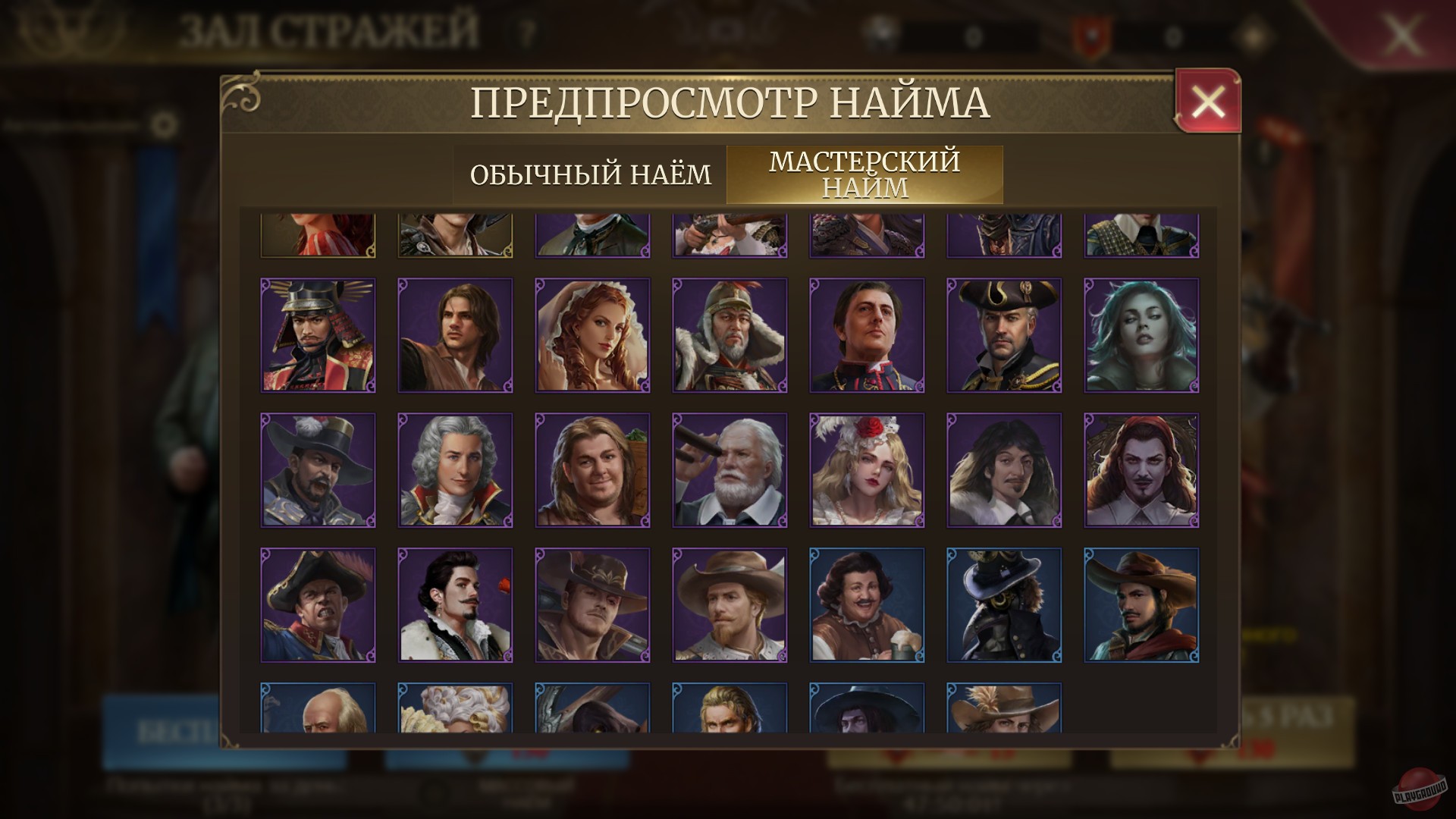Select the samurai warrior portrait

(x=318, y=336)
